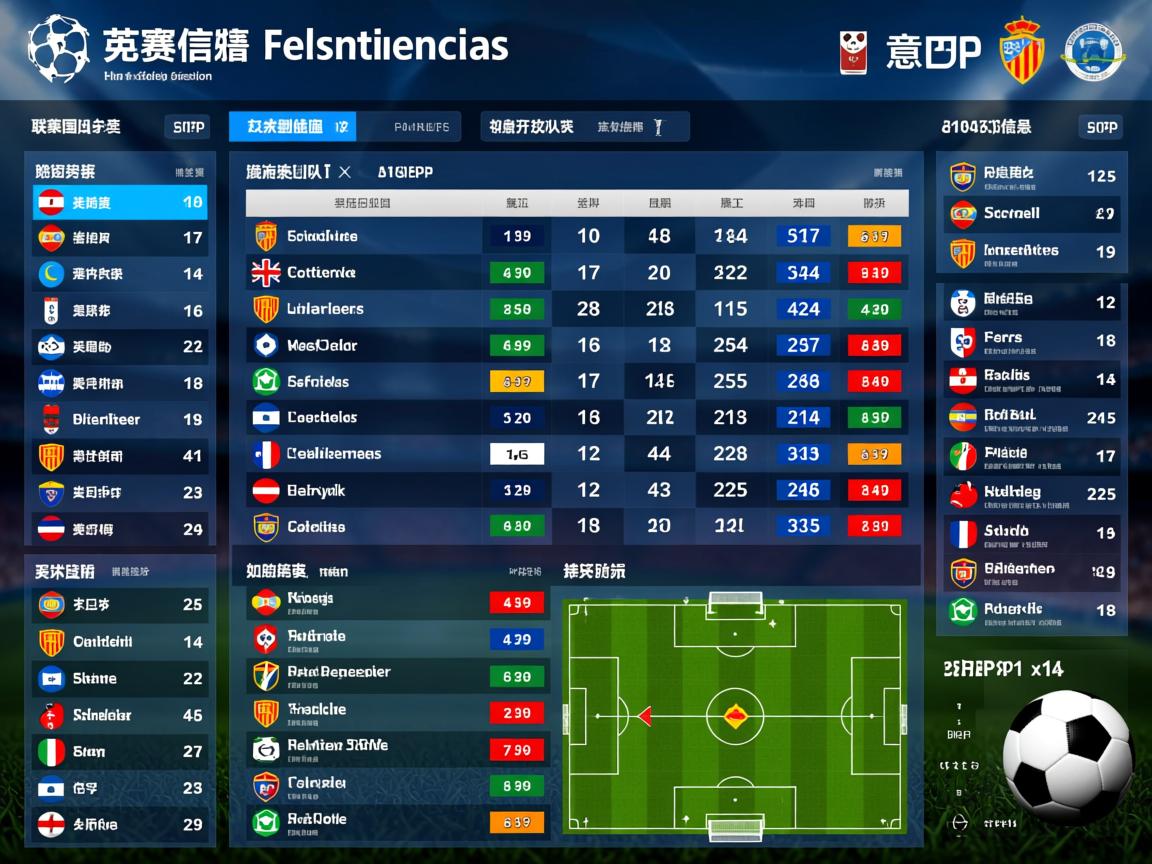
Task: Click the red arrow marker on the pitch
Action: coord(645,715)
